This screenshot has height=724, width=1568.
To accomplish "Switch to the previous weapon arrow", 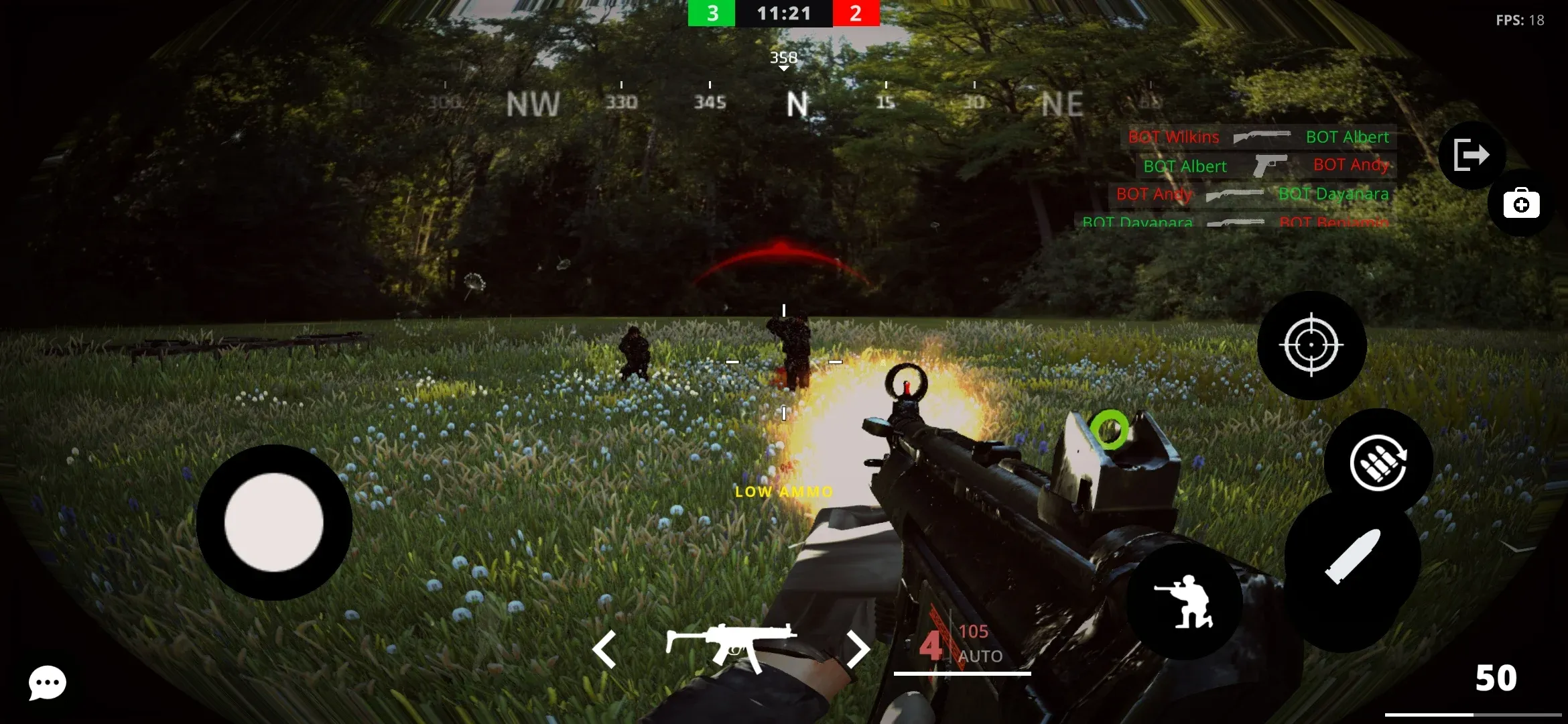I will [604, 649].
